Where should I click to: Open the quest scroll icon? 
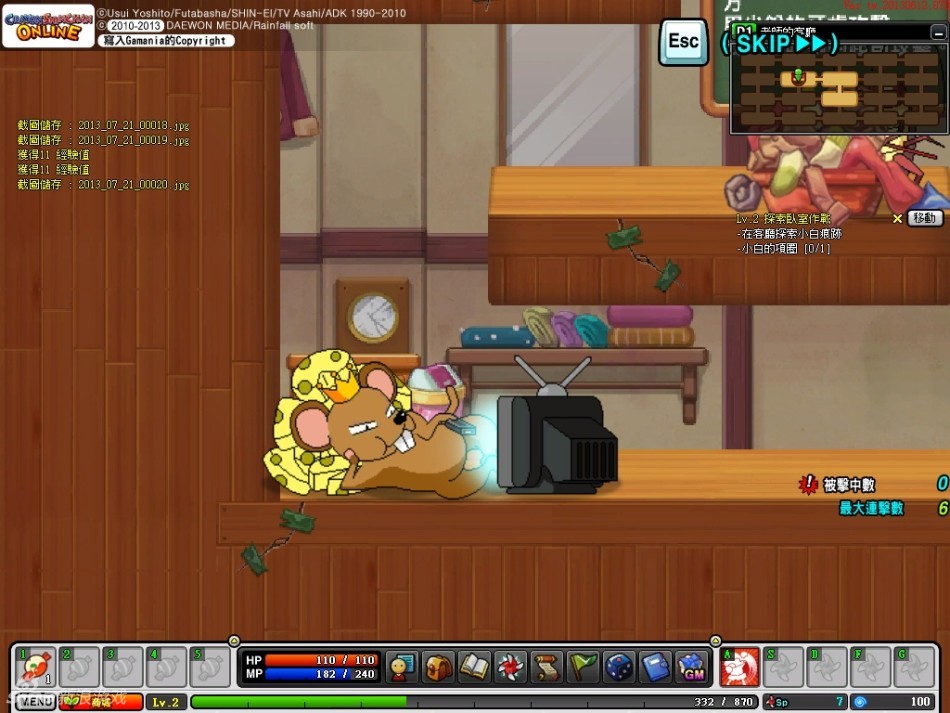pyautogui.click(x=546, y=667)
